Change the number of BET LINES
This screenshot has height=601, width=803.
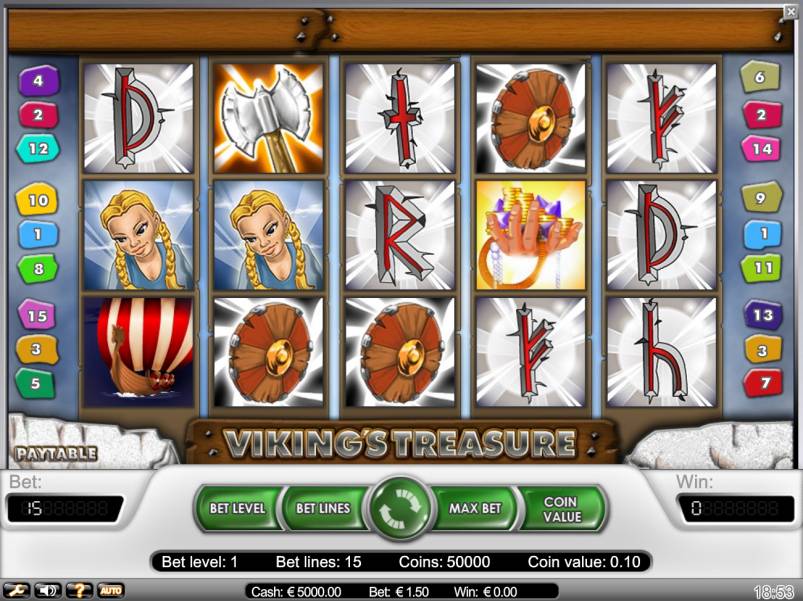pyautogui.click(x=323, y=508)
